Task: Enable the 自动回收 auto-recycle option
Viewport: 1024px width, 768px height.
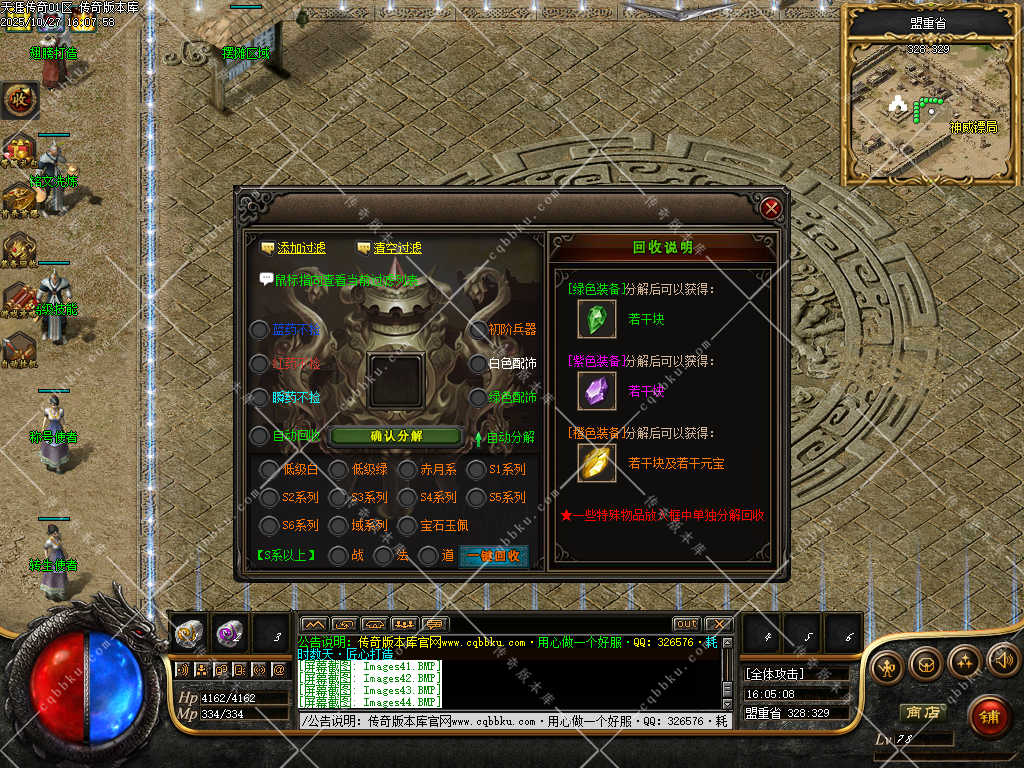Action: pos(260,436)
